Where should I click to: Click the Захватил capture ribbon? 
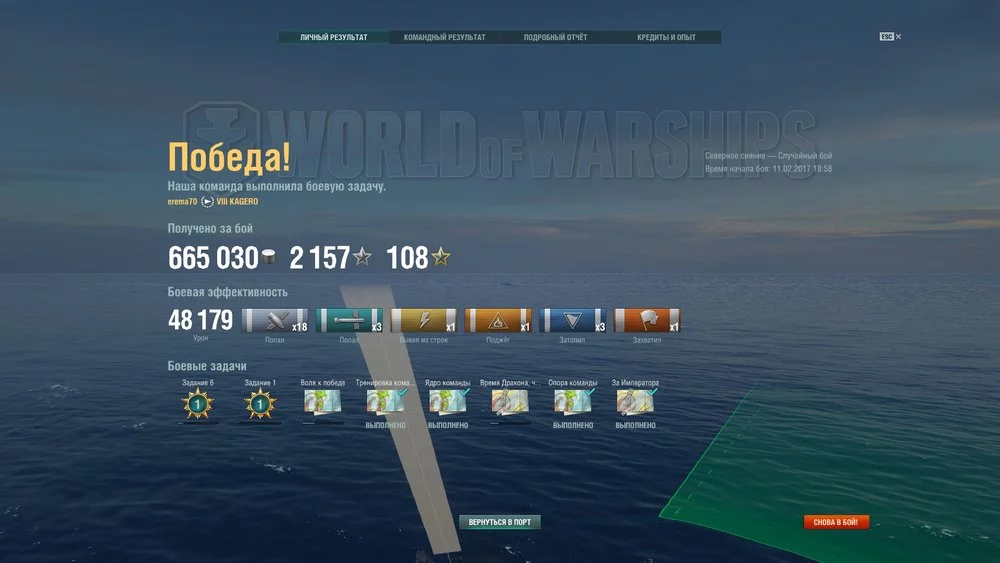coord(647,321)
